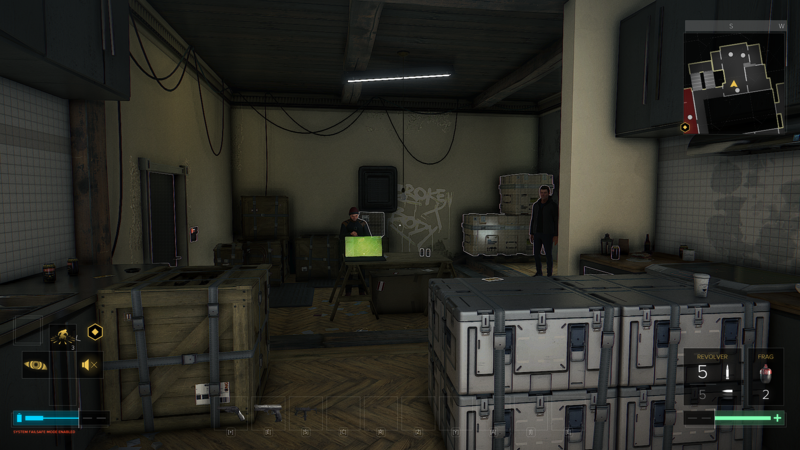Toggle the muted speaker silent-movement augmentation

pyautogui.click(x=90, y=365)
